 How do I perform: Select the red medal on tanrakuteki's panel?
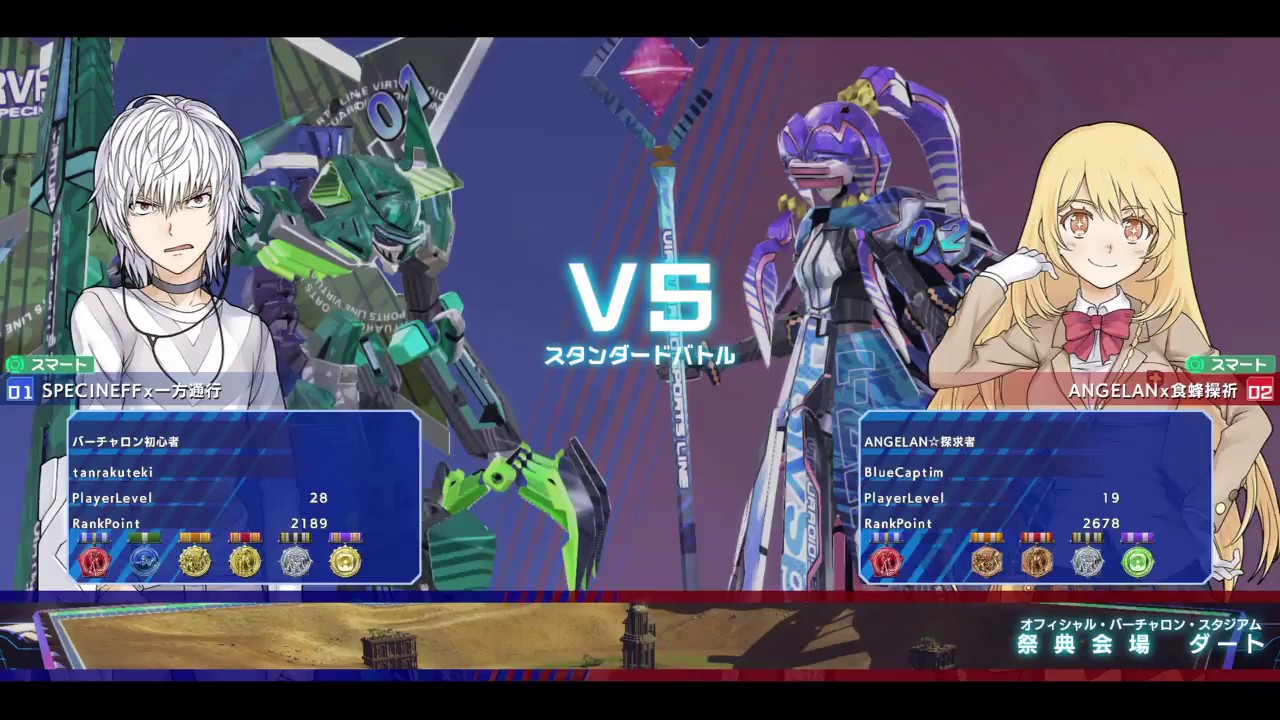click(x=94, y=560)
